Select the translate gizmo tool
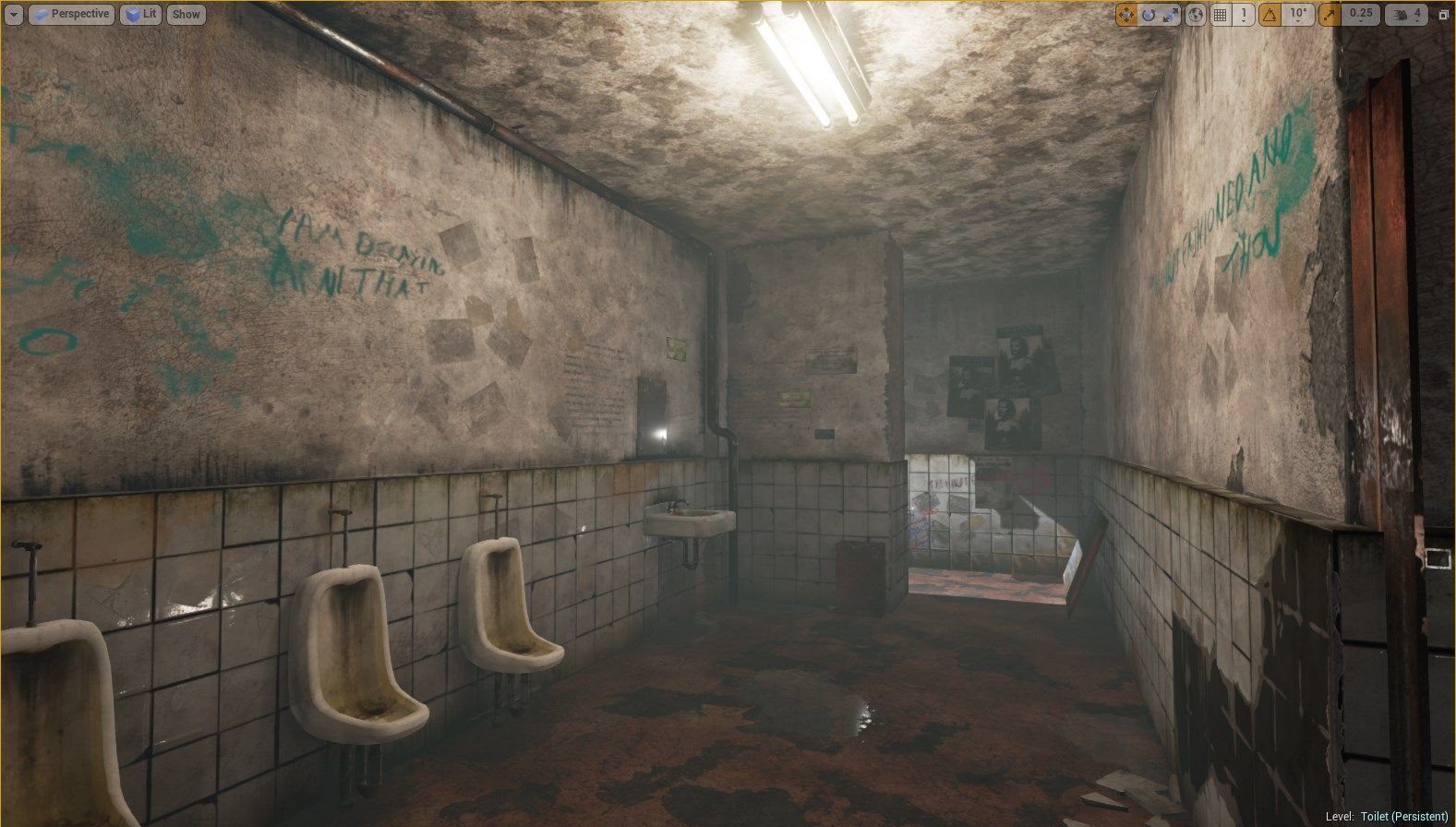This screenshot has width=1456, height=827. 1126,15
